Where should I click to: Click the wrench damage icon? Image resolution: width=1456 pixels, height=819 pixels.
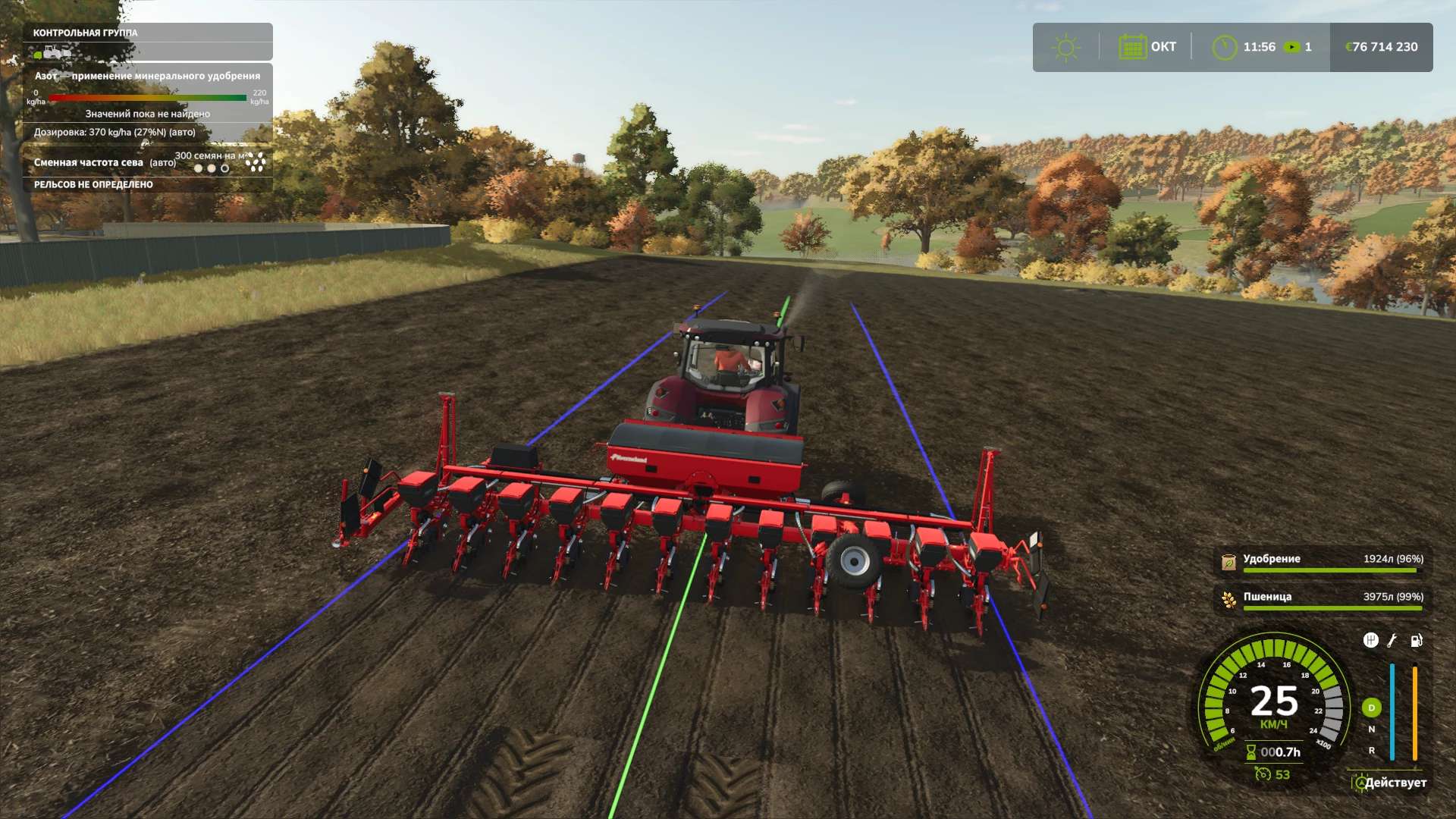click(1392, 641)
